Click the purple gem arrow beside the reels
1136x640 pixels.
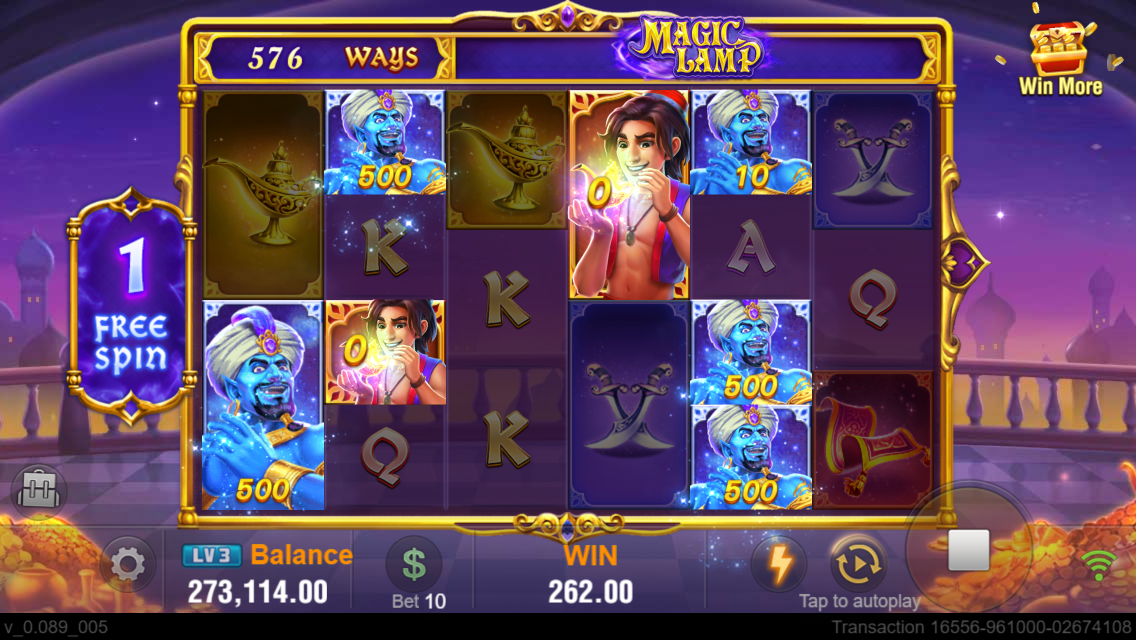click(x=965, y=263)
